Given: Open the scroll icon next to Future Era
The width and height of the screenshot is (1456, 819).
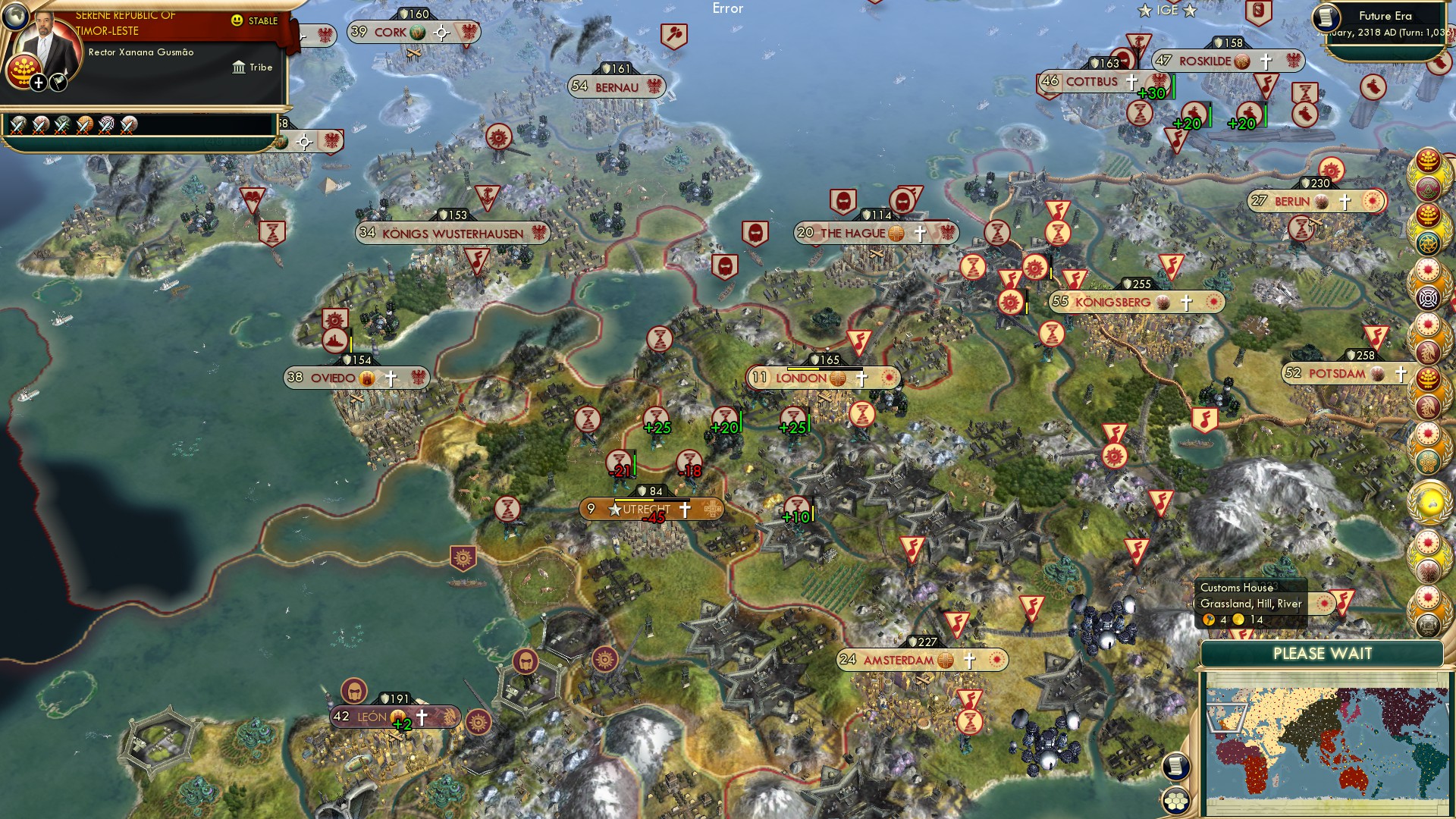Looking at the screenshot, I should coord(1326,18).
